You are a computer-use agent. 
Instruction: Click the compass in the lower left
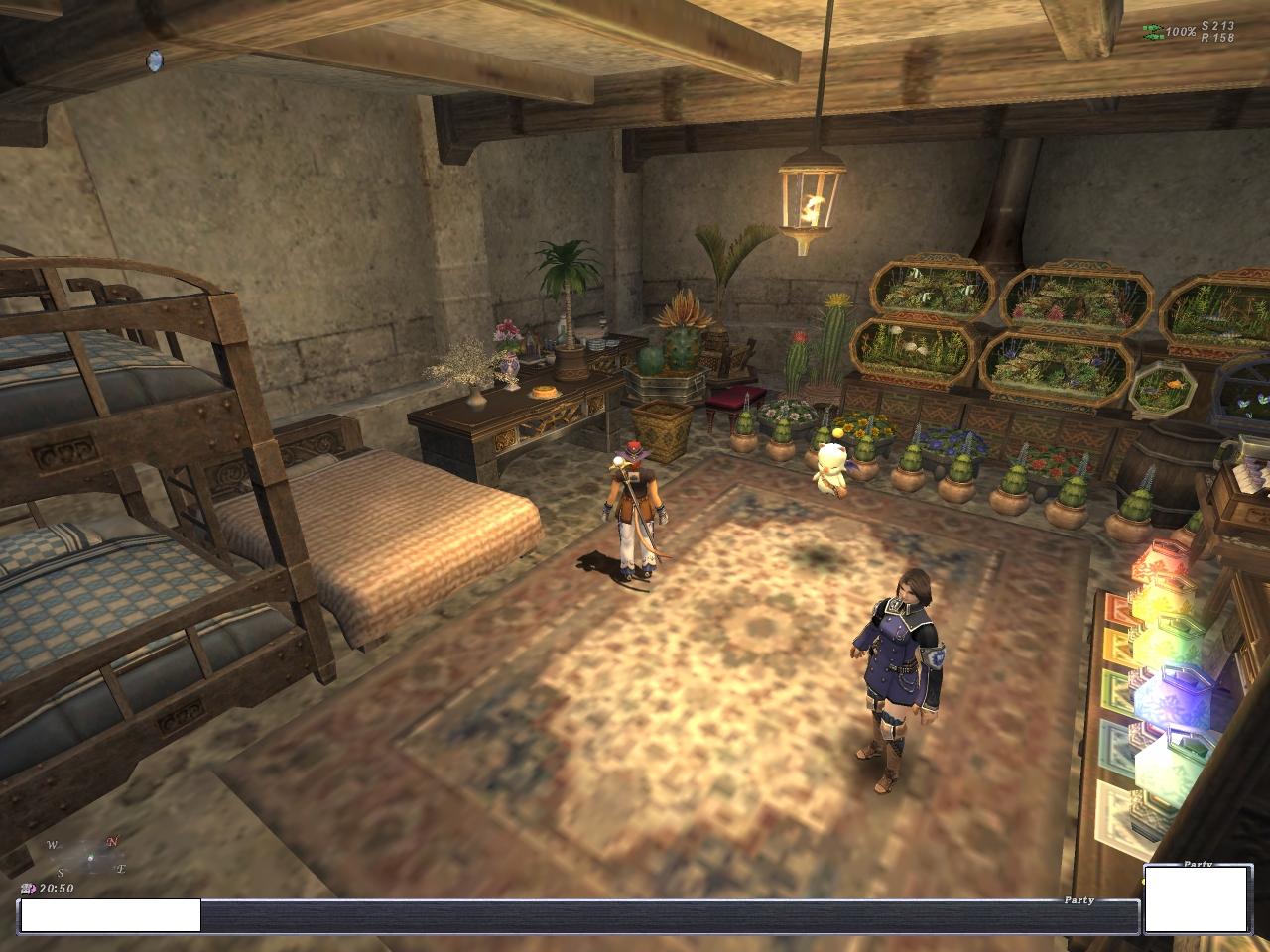(x=87, y=857)
